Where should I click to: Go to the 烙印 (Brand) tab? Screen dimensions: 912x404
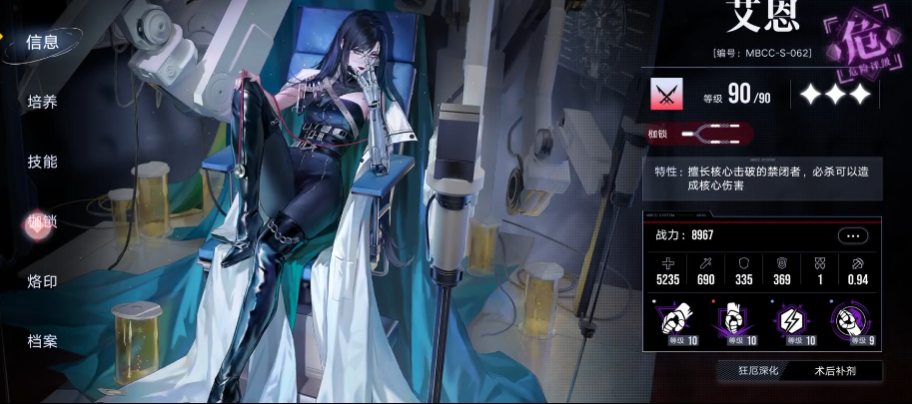pos(42,282)
